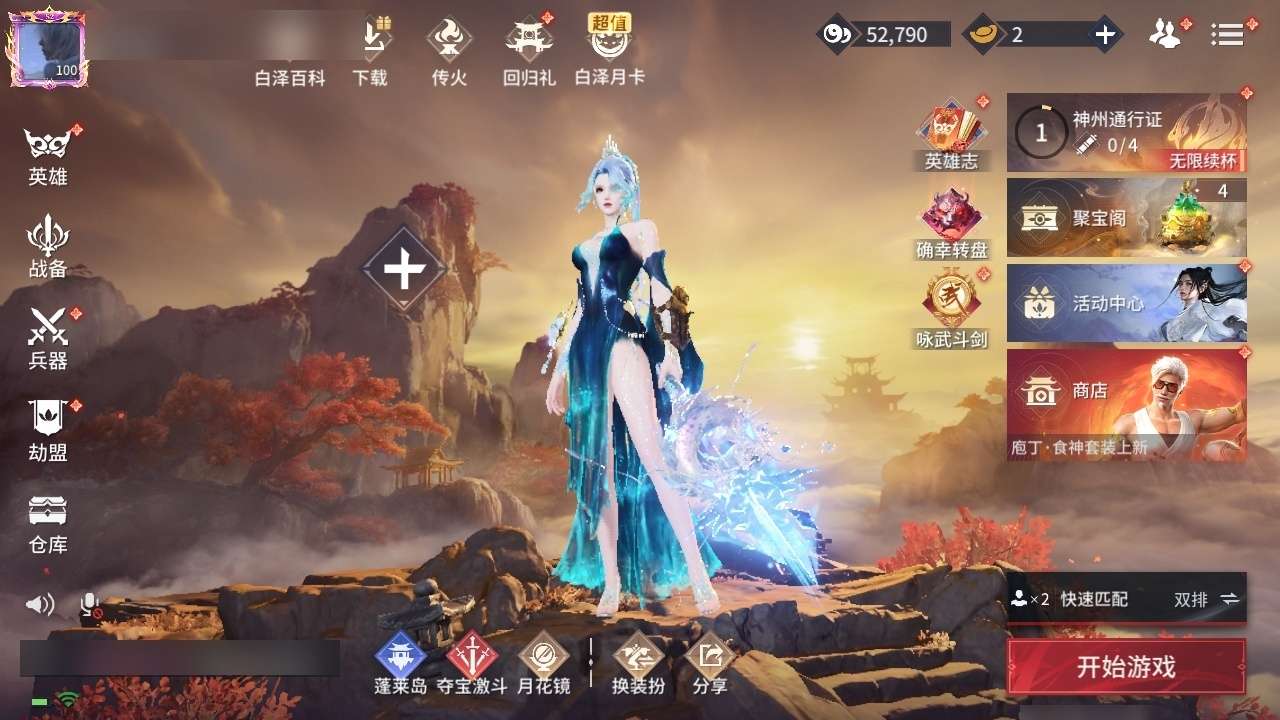Open the 英雄 heroes menu
The image size is (1280, 720).
[48, 157]
